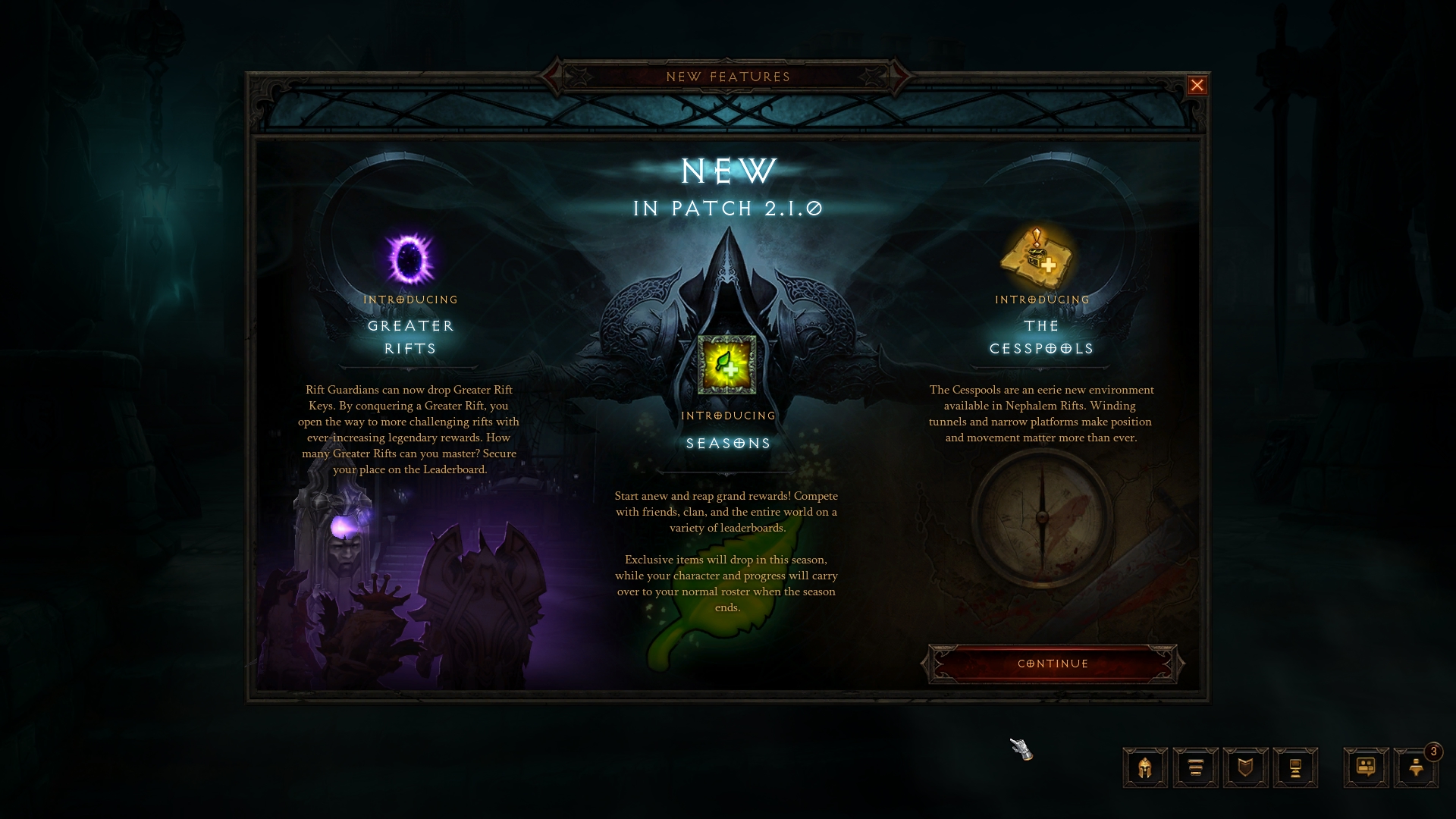Open the Inventory helmet icon

[x=1144, y=767]
